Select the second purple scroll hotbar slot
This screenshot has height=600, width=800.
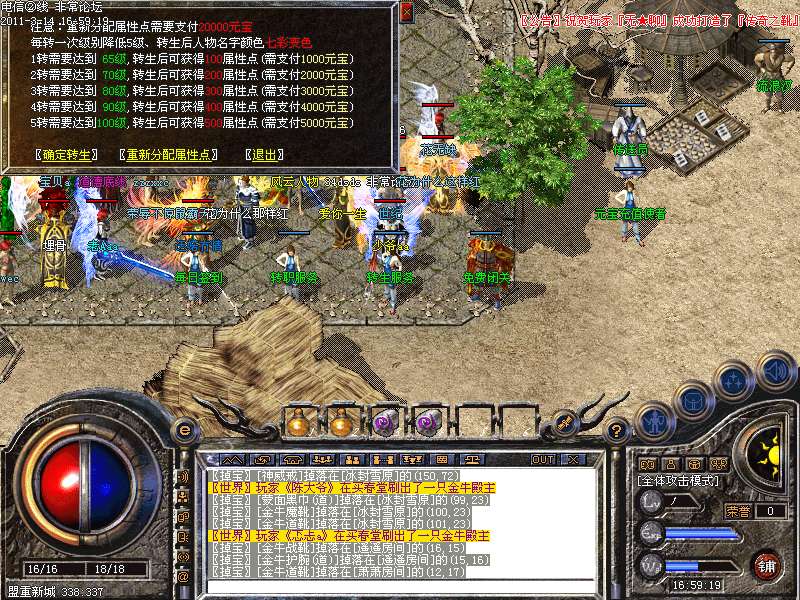click(x=428, y=423)
